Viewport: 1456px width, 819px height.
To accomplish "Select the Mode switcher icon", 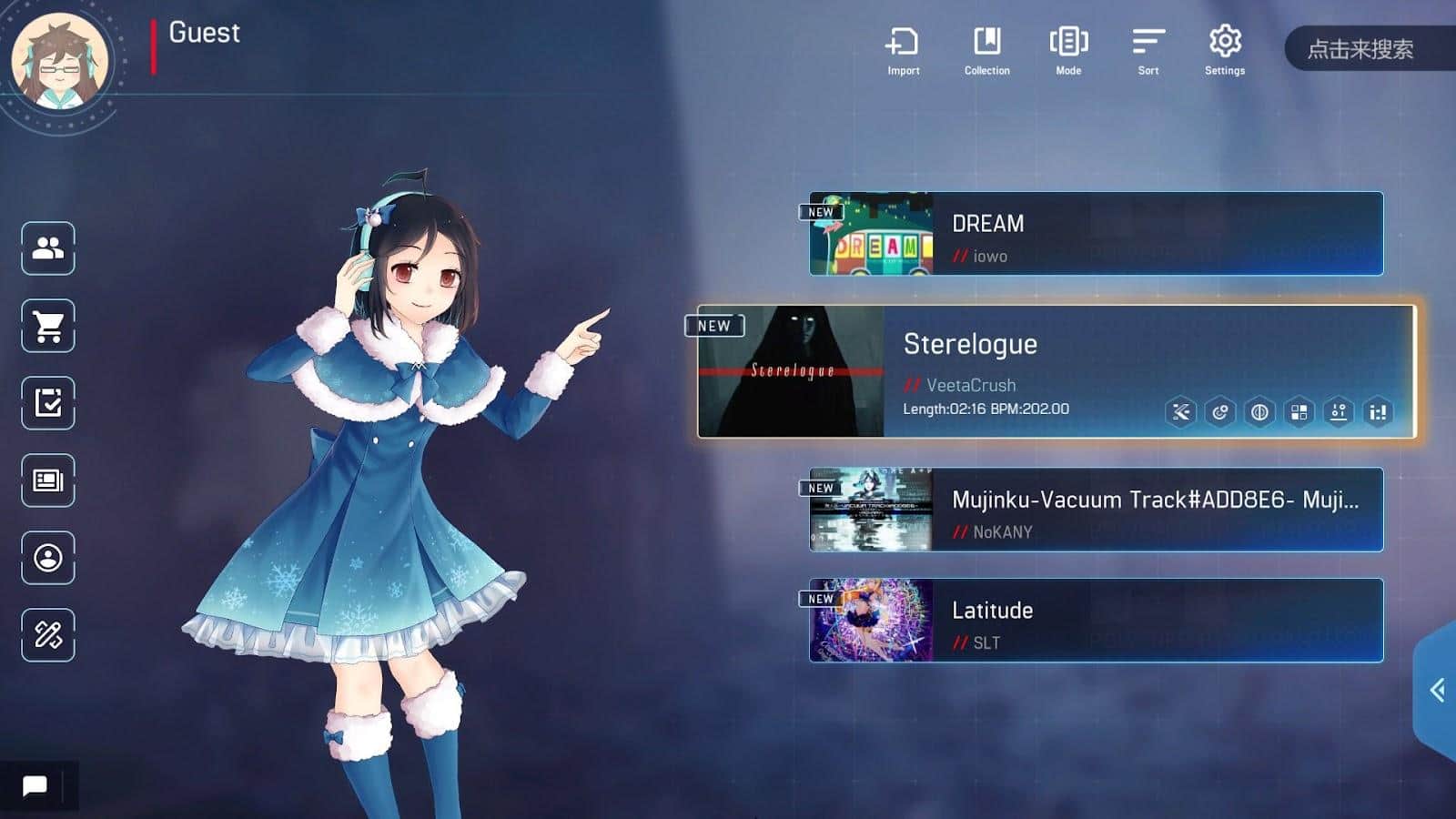I will coord(1068,50).
